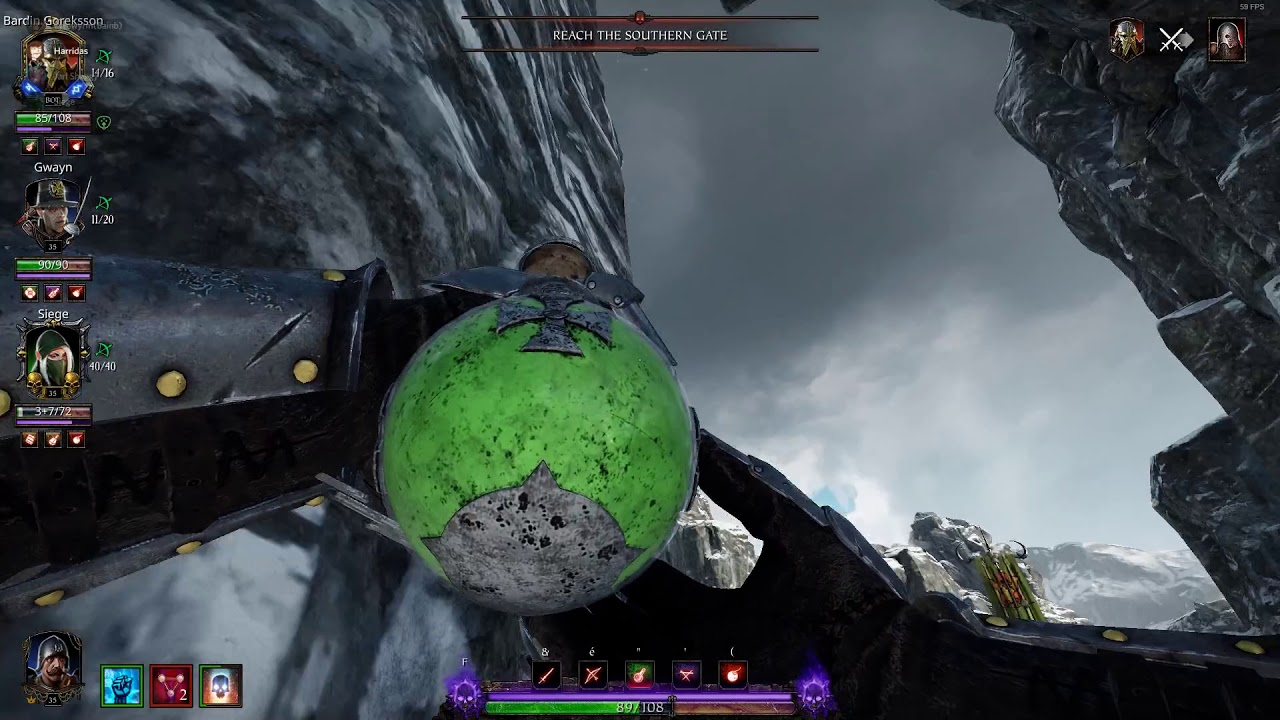Viewport: 1280px width, 720px height.
Task: Select the bomb grenade slot in the hotbar
Action: pyautogui.click(x=733, y=675)
